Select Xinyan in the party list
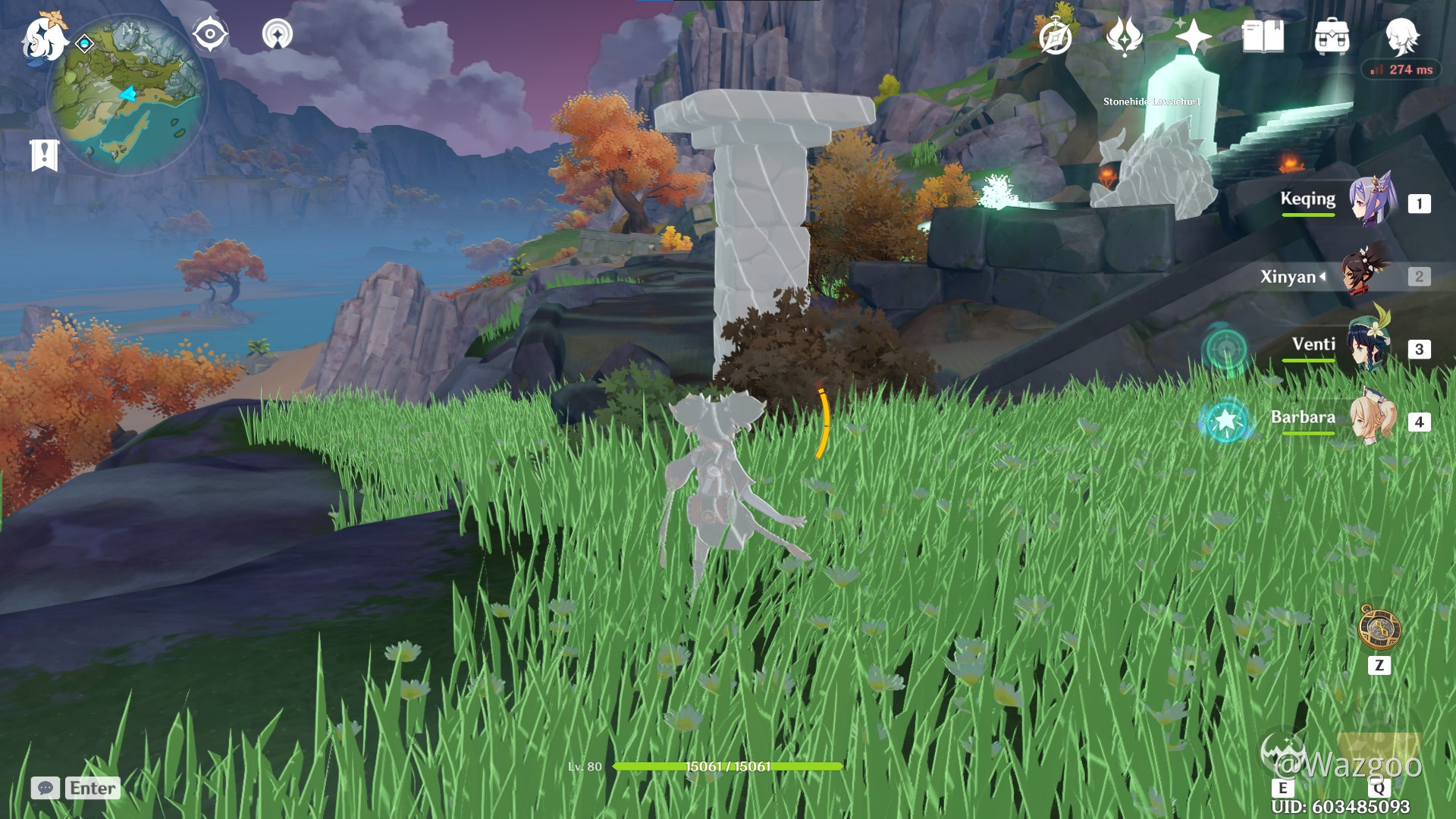1456x819 pixels. point(1367,275)
